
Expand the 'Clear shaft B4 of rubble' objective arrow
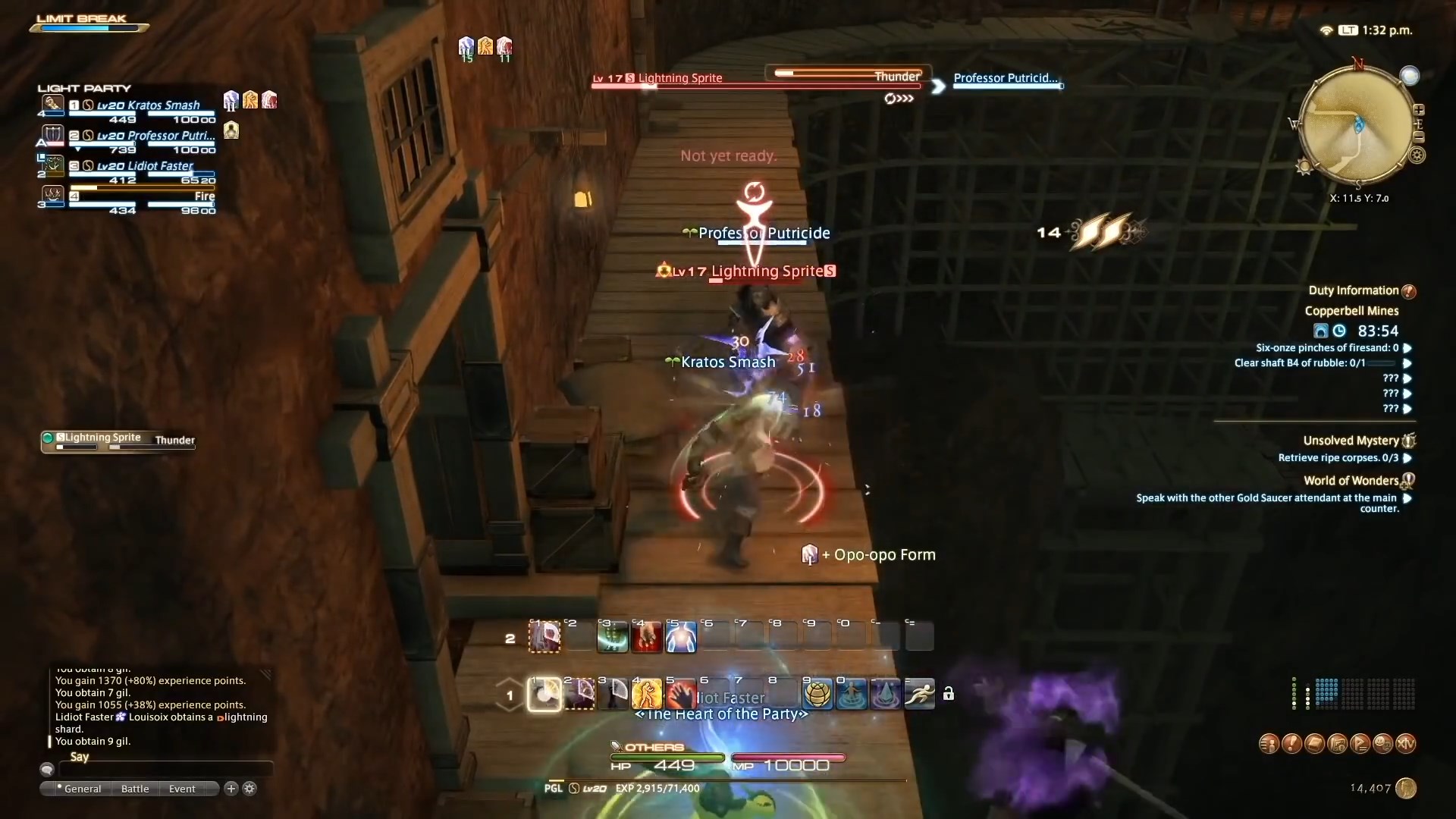[x=1407, y=363]
